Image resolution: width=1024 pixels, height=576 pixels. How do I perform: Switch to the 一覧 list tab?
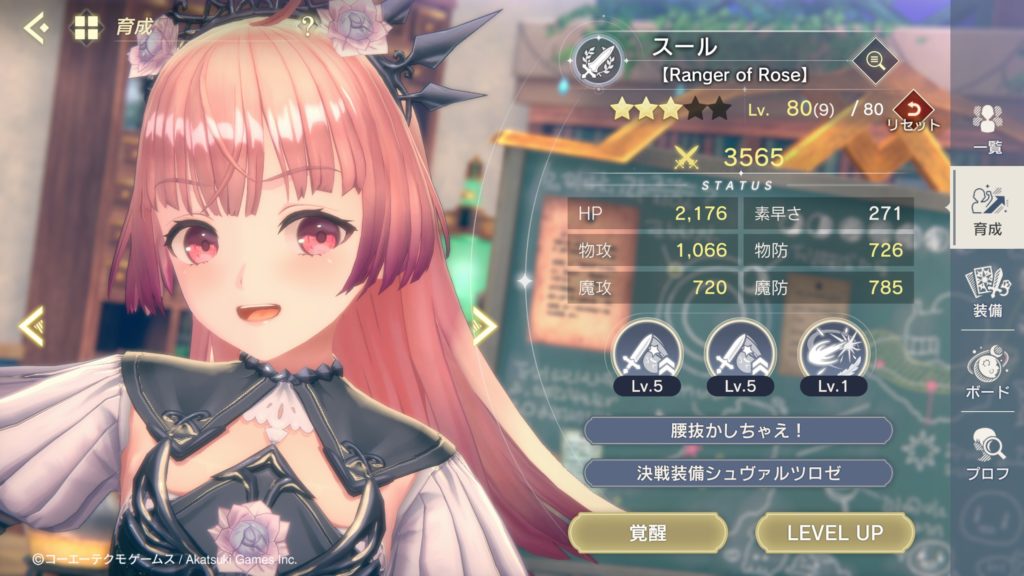coord(988,129)
